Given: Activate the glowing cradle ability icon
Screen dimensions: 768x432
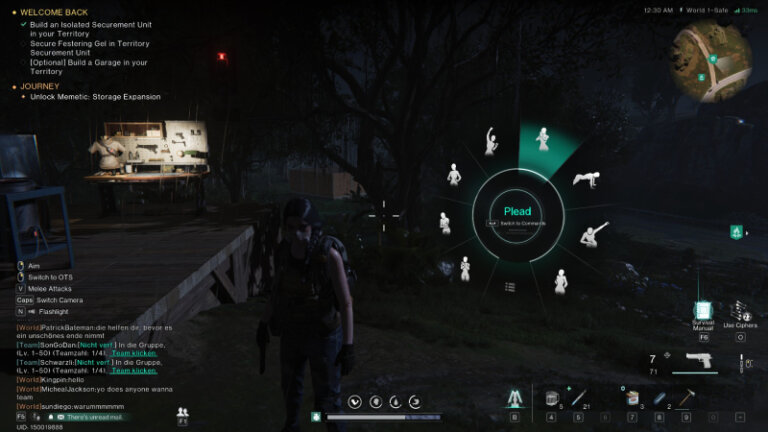Looking at the screenshot, I should [515, 398].
